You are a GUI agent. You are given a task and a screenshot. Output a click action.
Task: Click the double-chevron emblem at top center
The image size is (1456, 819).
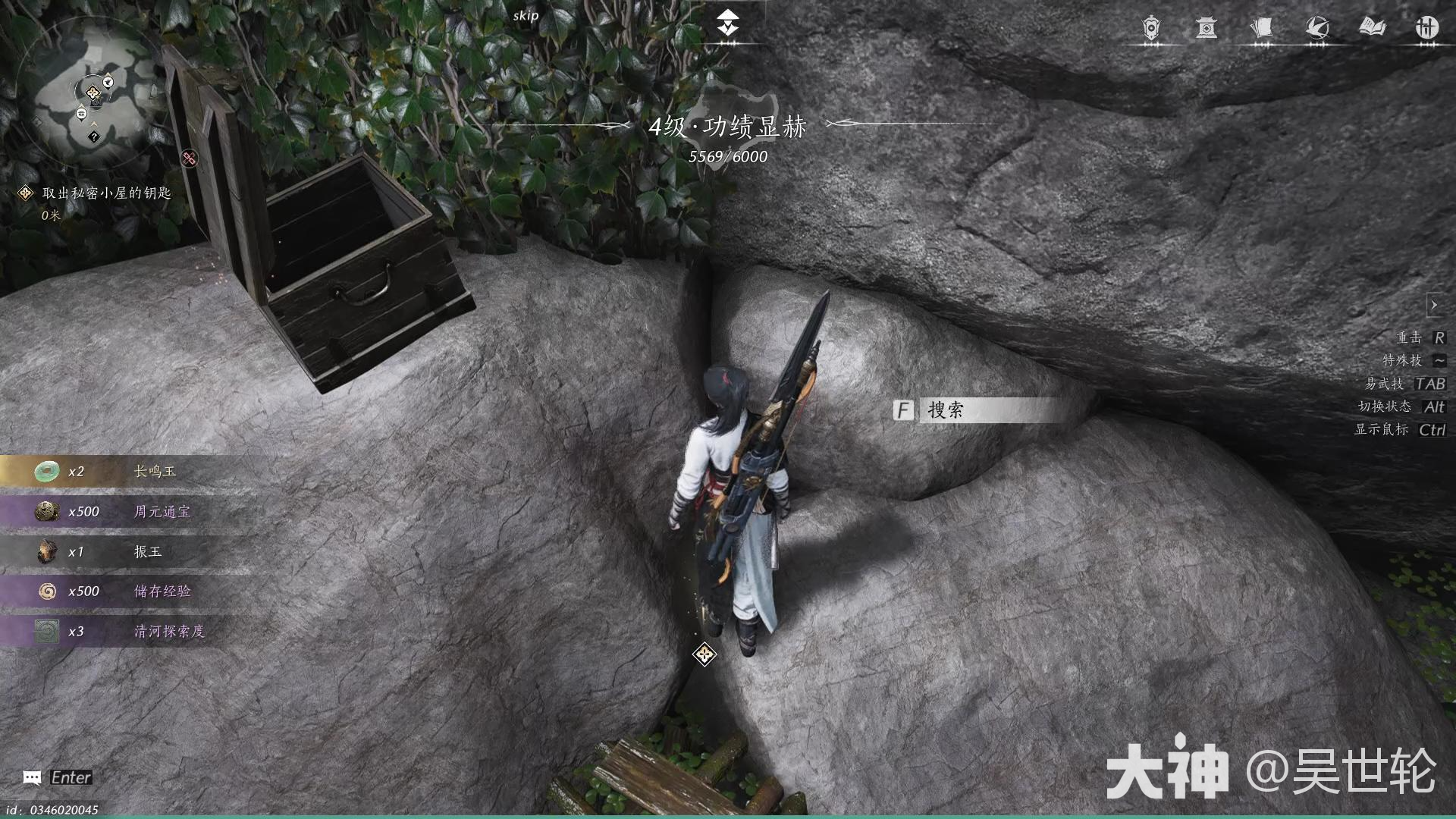pos(728,23)
